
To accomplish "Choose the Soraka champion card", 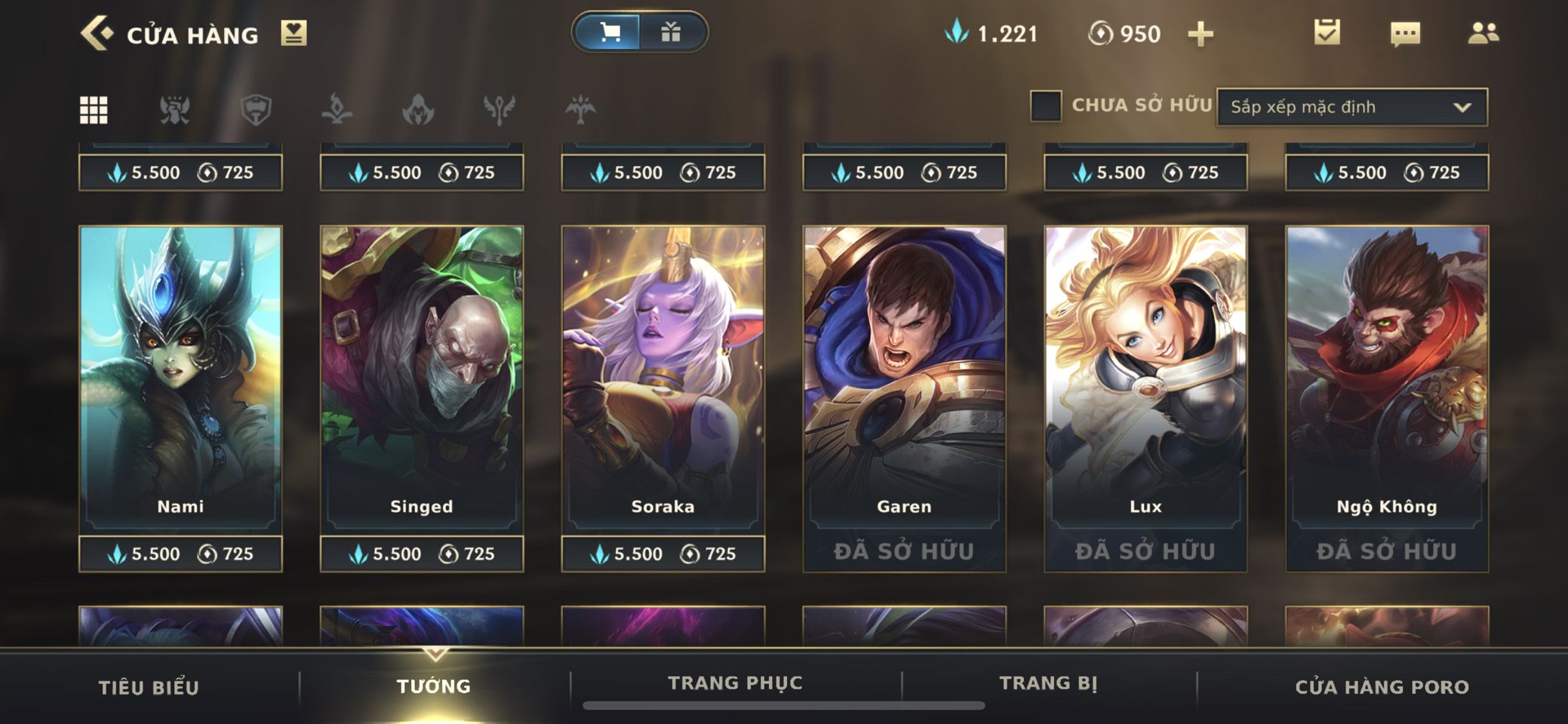I will click(x=663, y=377).
